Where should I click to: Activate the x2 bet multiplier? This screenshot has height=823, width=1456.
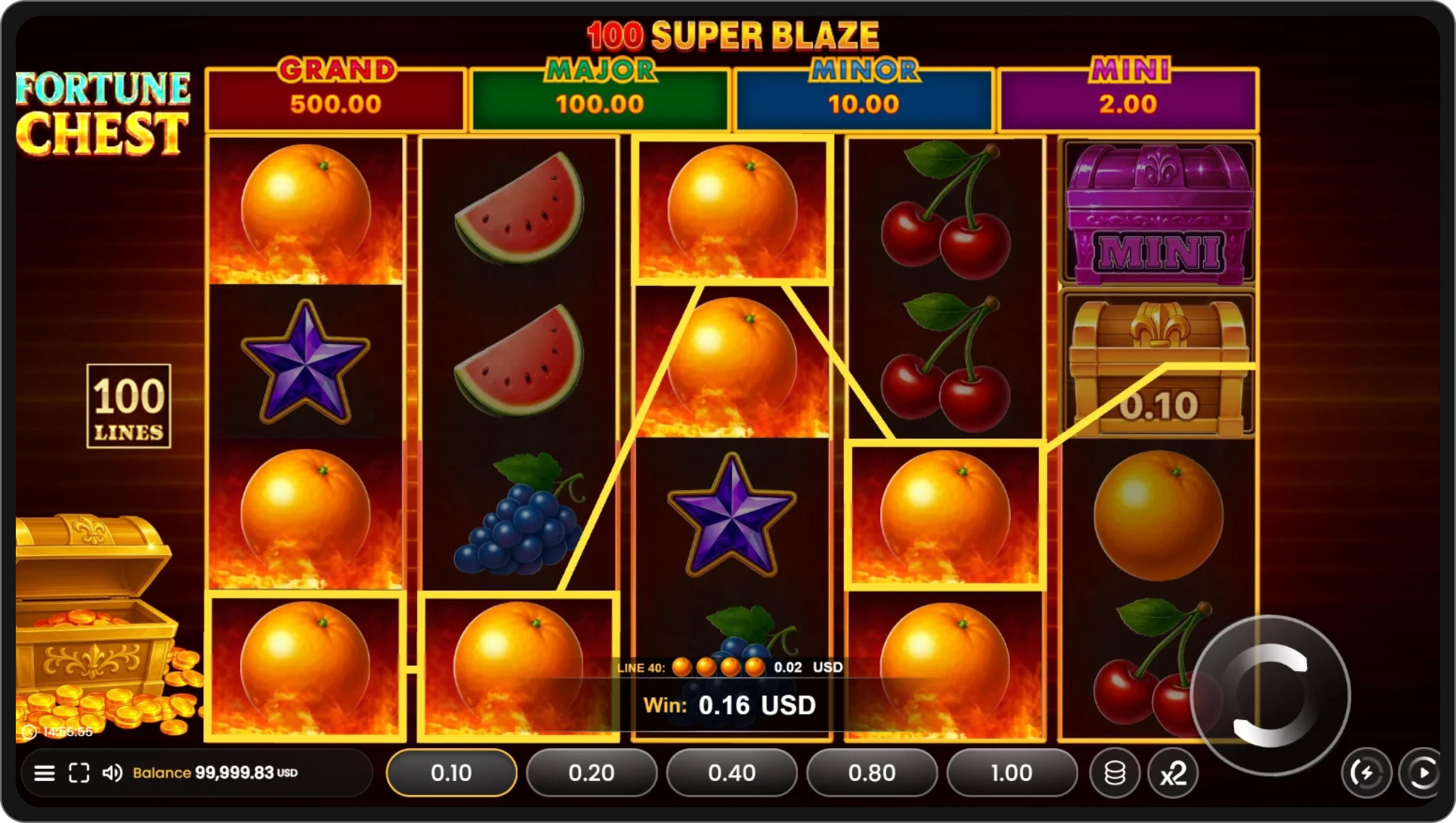1173,773
